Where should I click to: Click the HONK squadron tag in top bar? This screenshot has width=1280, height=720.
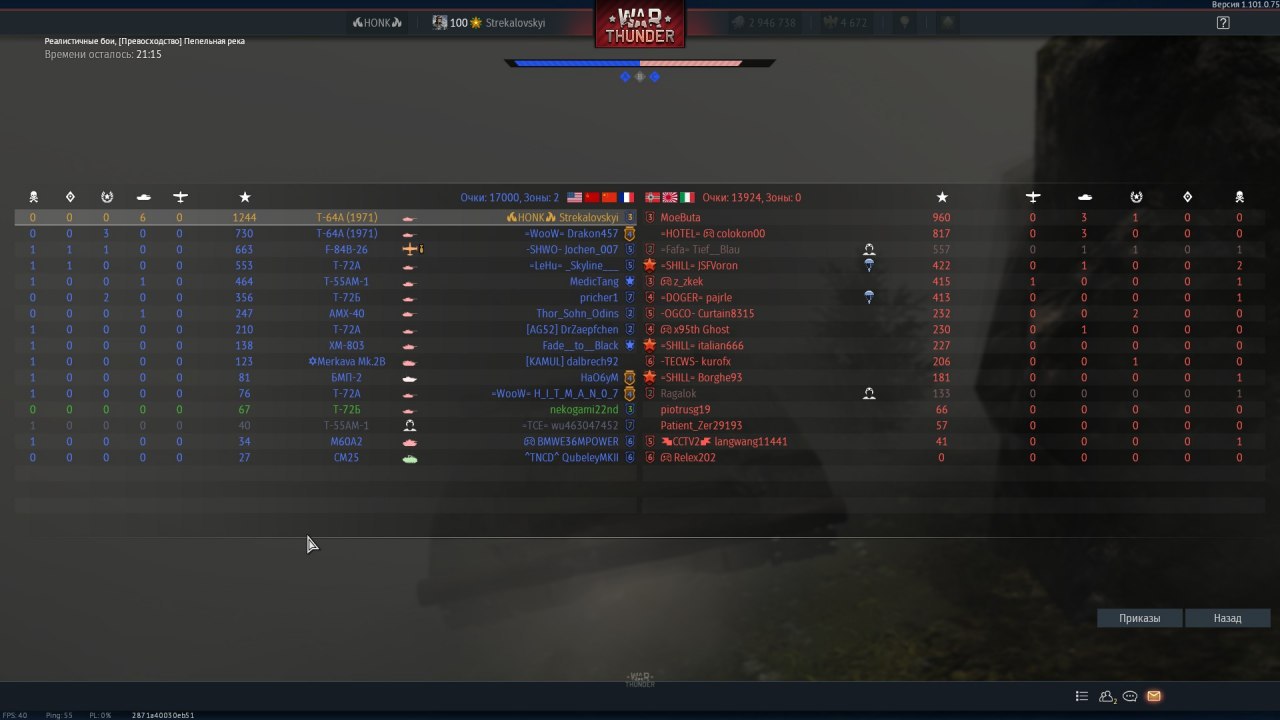377,22
